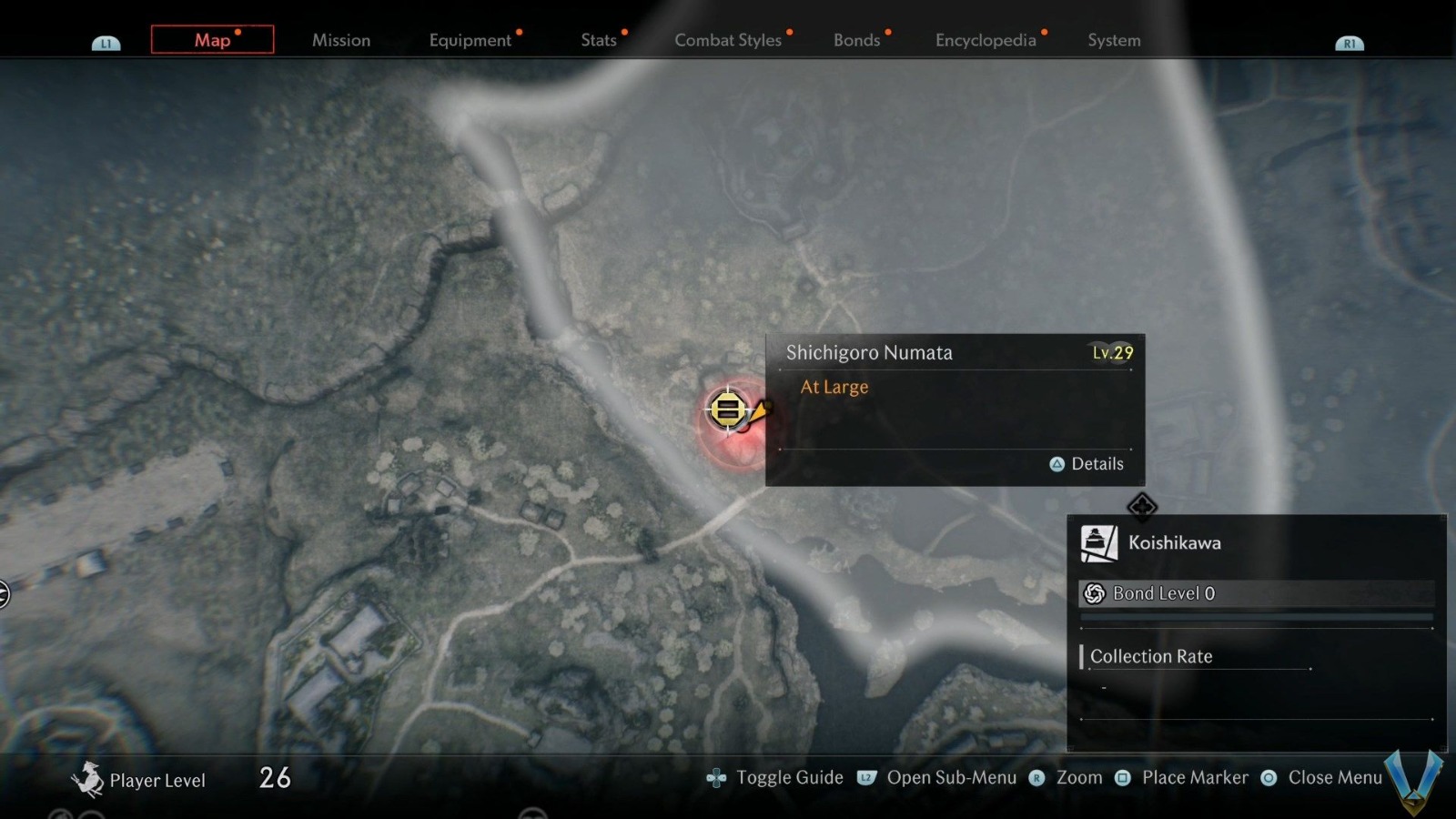Screen dimensions: 1456x819
Task: Switch to the System tab
Action: (x=1114, y=40)
